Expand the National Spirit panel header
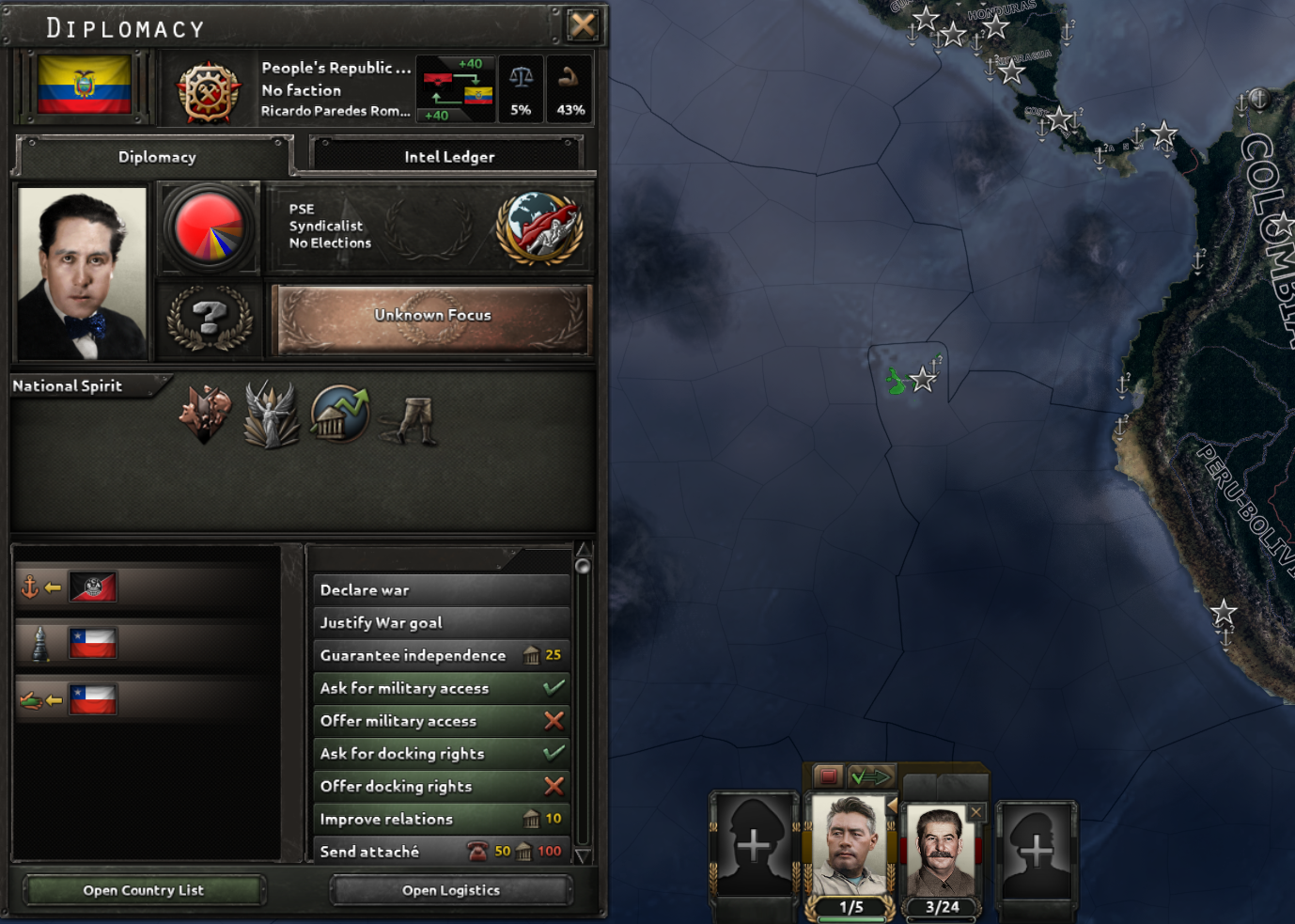The image size is (1295, 924). click(66, 385)
